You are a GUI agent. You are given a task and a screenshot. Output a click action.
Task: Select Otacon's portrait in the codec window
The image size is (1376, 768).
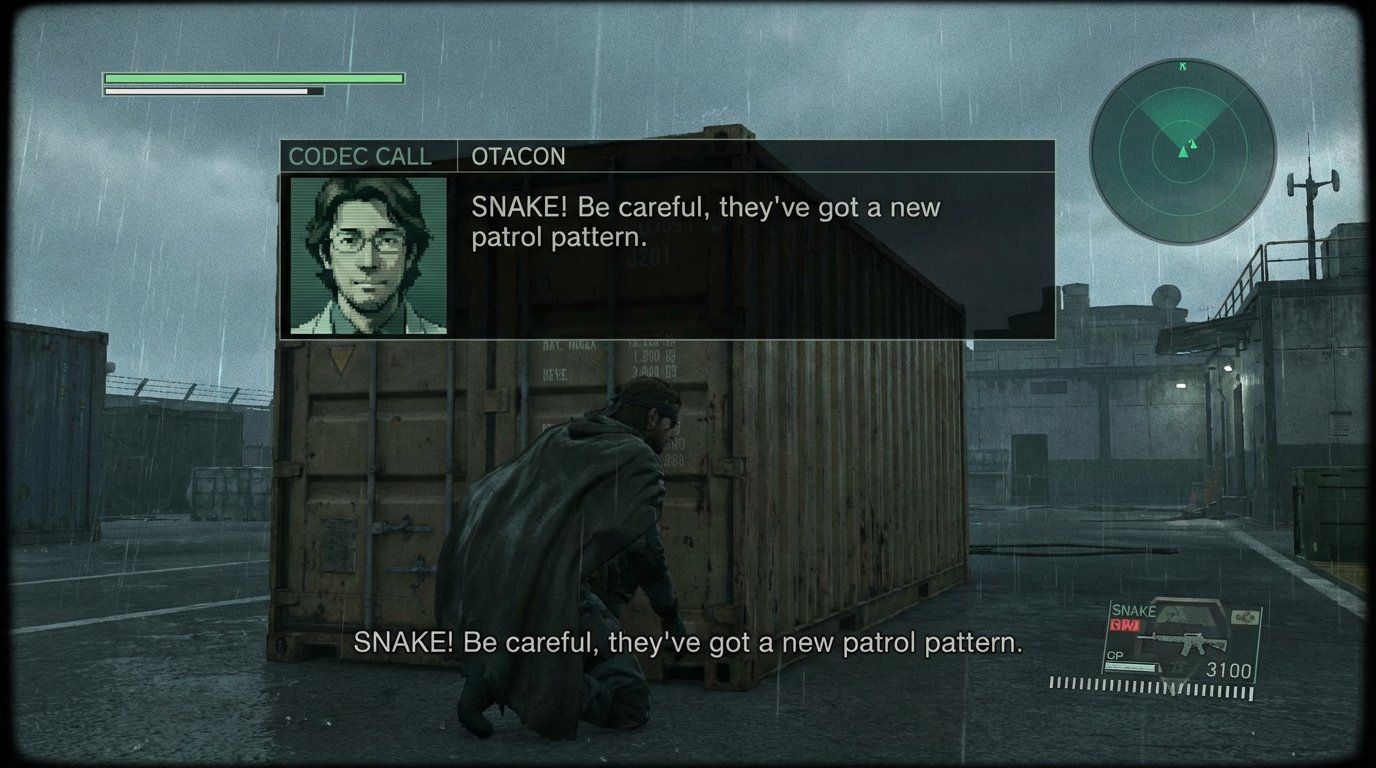click(x=369, y=258)
